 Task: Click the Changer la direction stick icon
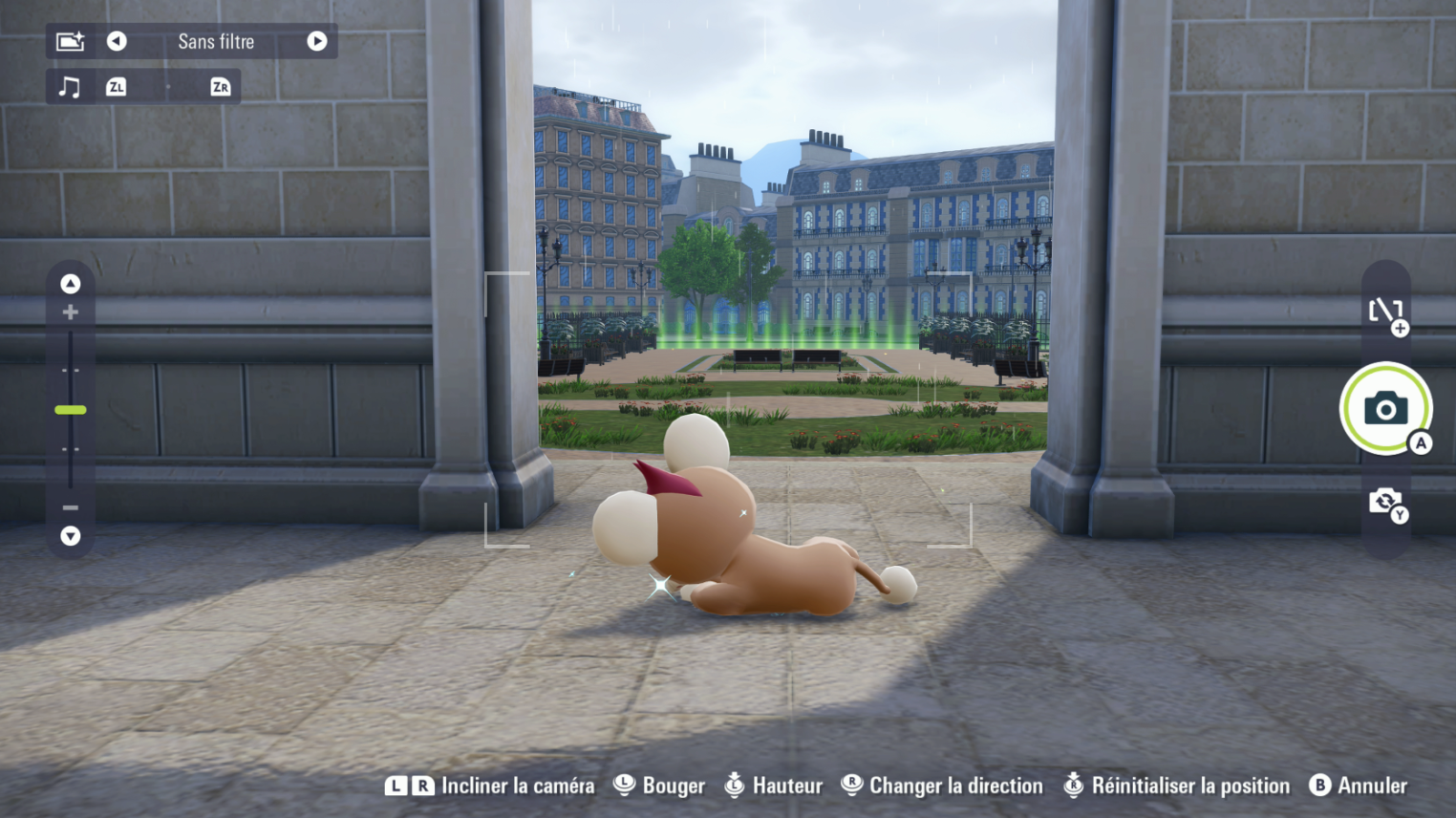[850, 786]
